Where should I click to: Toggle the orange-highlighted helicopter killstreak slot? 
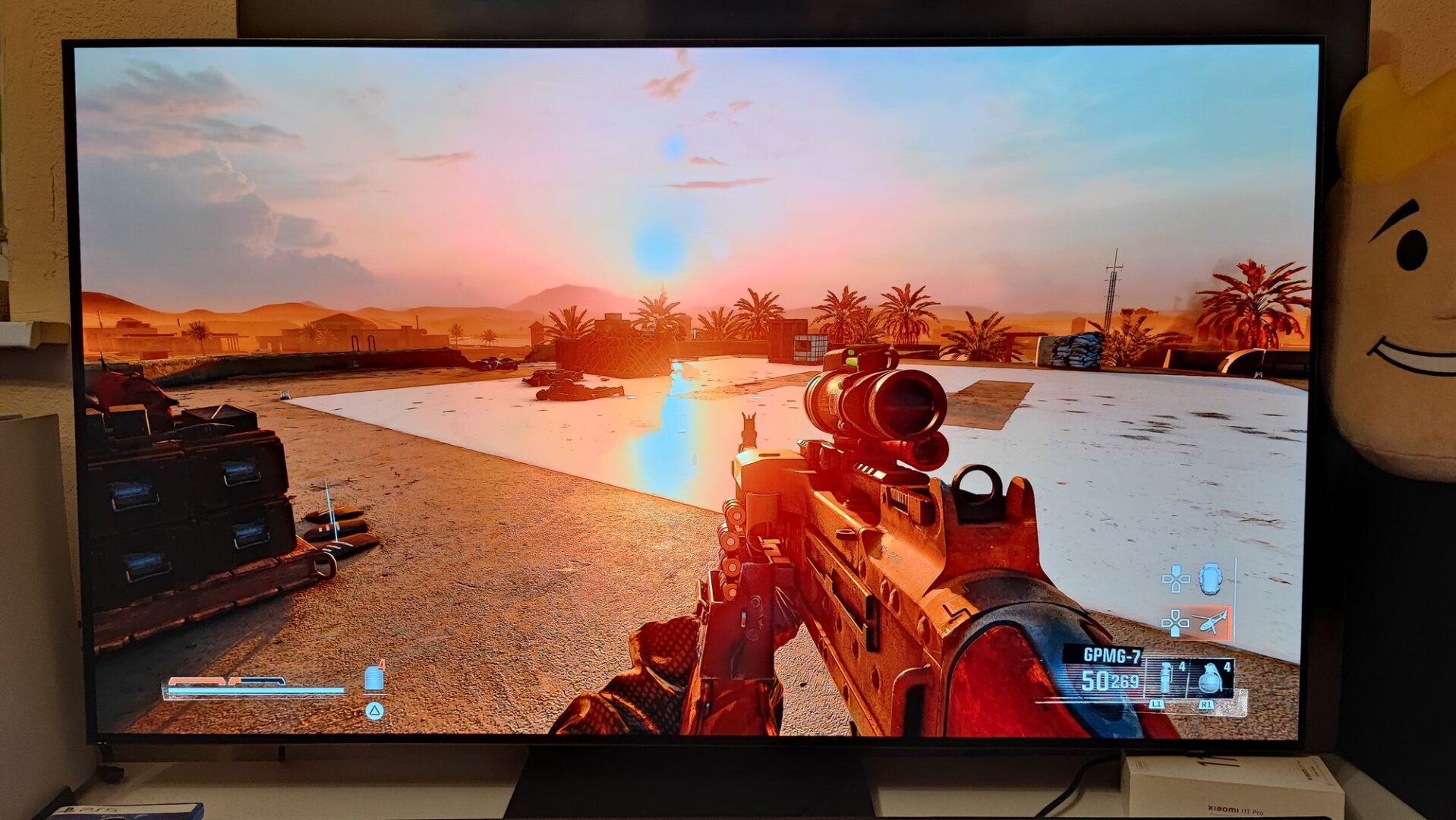pyautogui.click(x=1214, y=621)
